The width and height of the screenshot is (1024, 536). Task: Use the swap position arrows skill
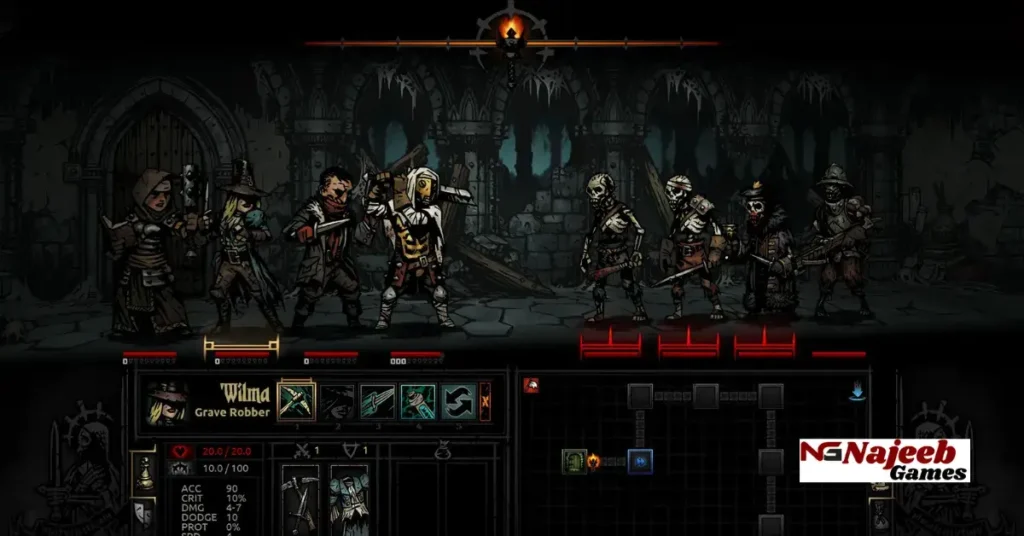coord(457,401)
